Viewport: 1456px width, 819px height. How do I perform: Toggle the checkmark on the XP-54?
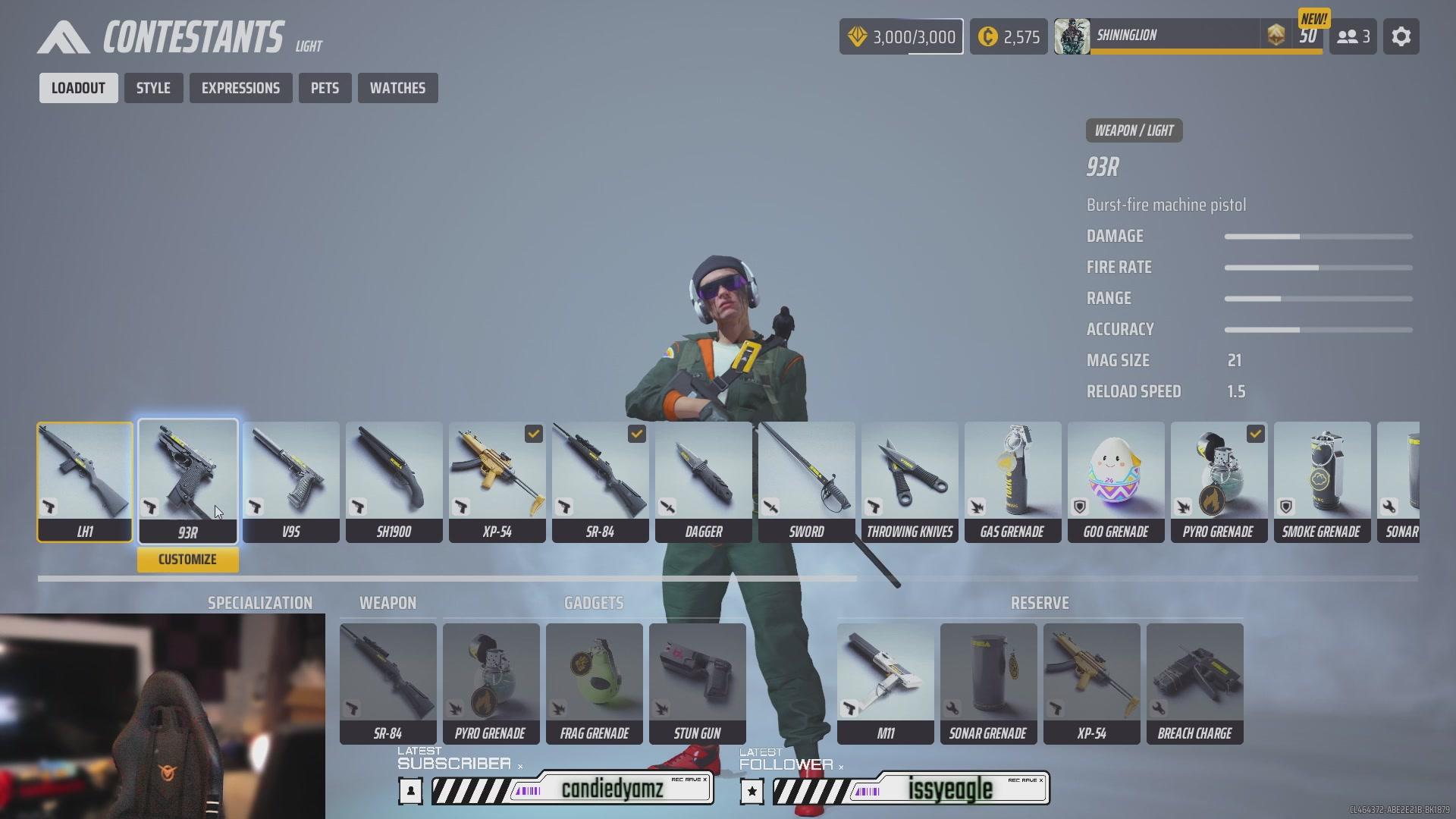pos(533,434)
